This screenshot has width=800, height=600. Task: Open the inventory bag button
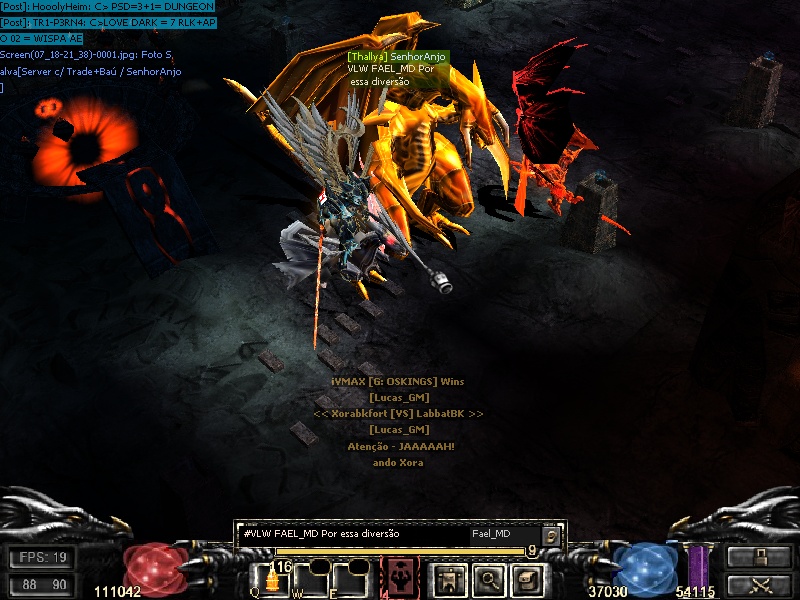(527, 578)
